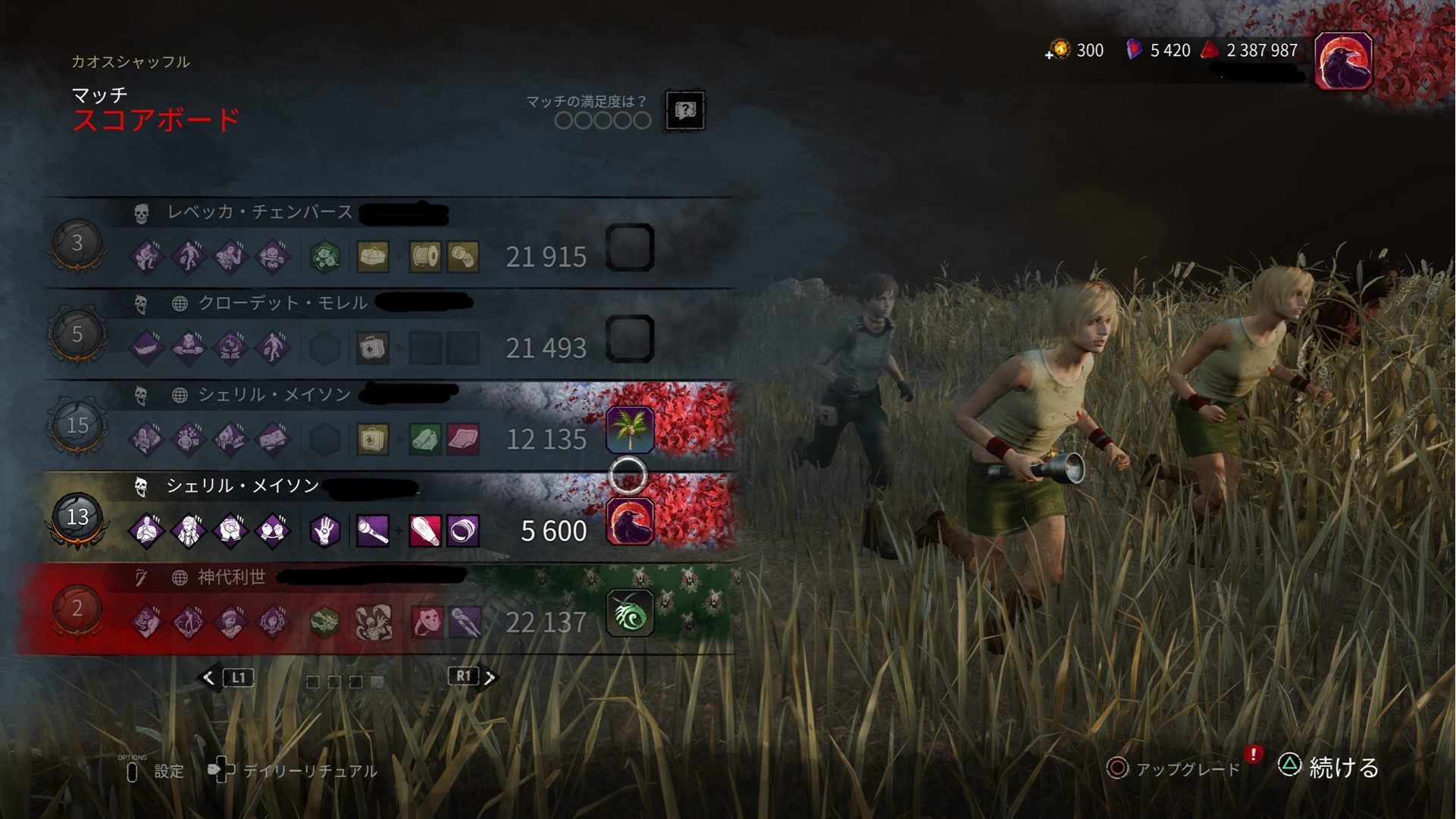1456x819 pixels.
Task: Click the 続ける continue button
Action: [1329, 767]
